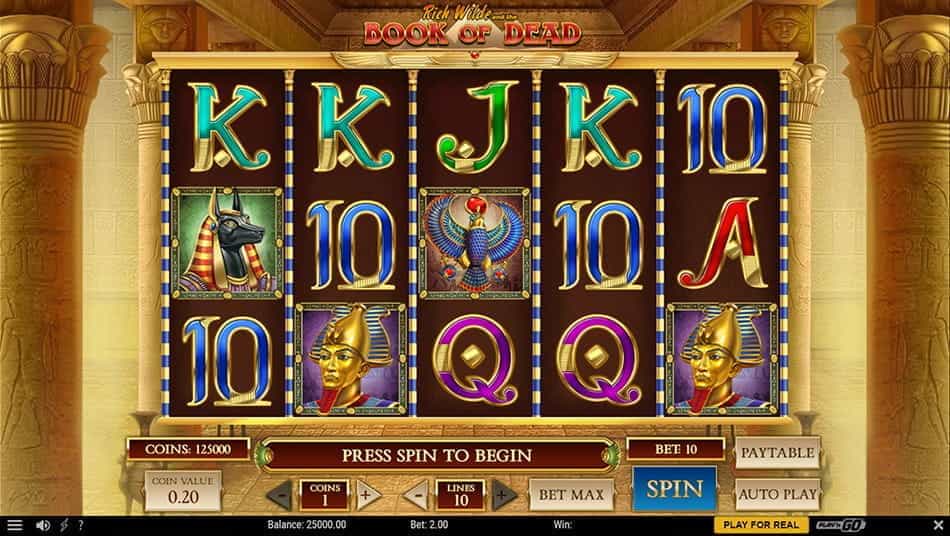This screenshot has width=950, height=536.
Task: Click the Play For Real button
Action: [761, 525]
